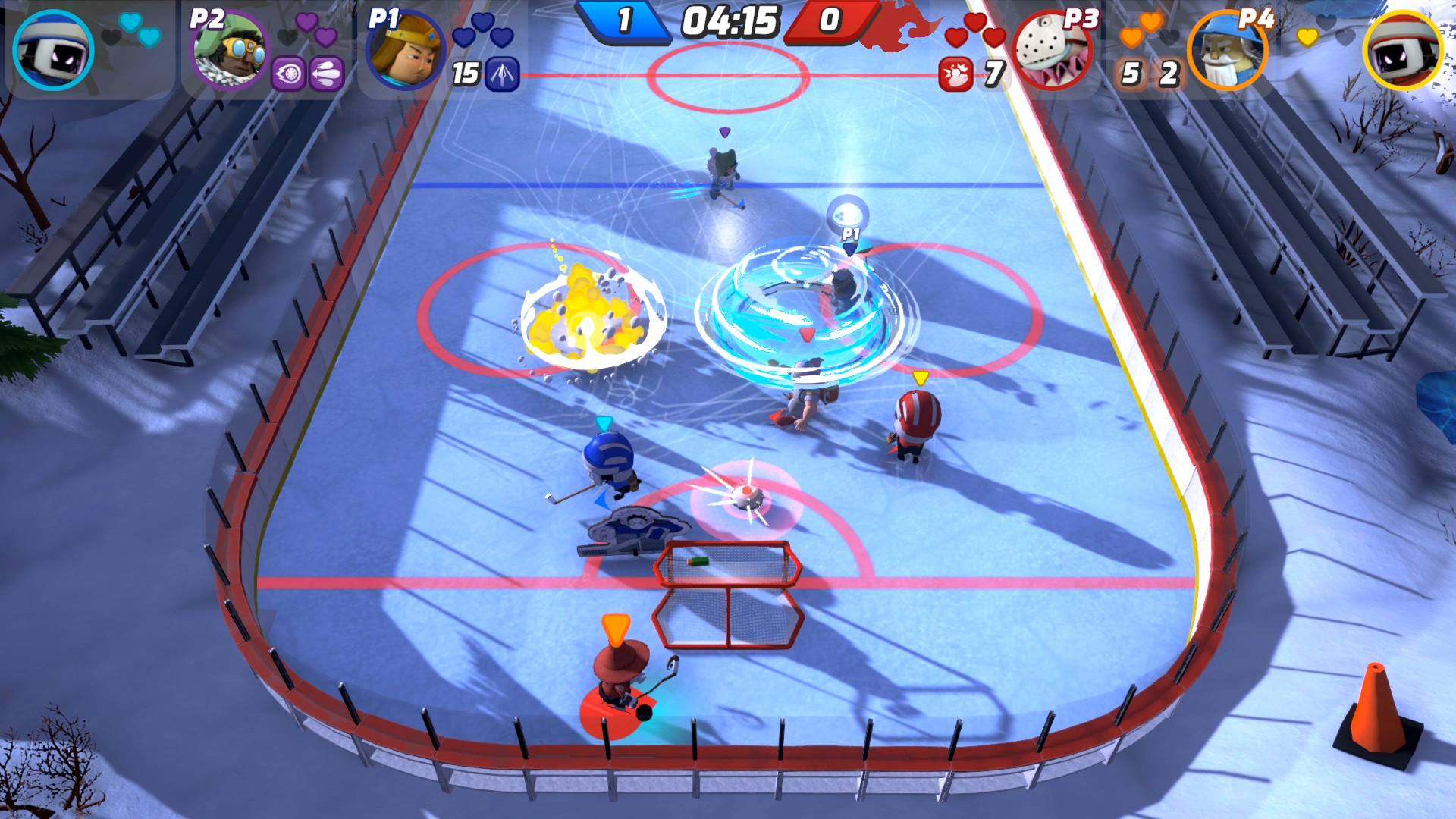
Task: Activate P3's red body-slam ability icon
Action: pyautogui.click(x=955, y=74)
